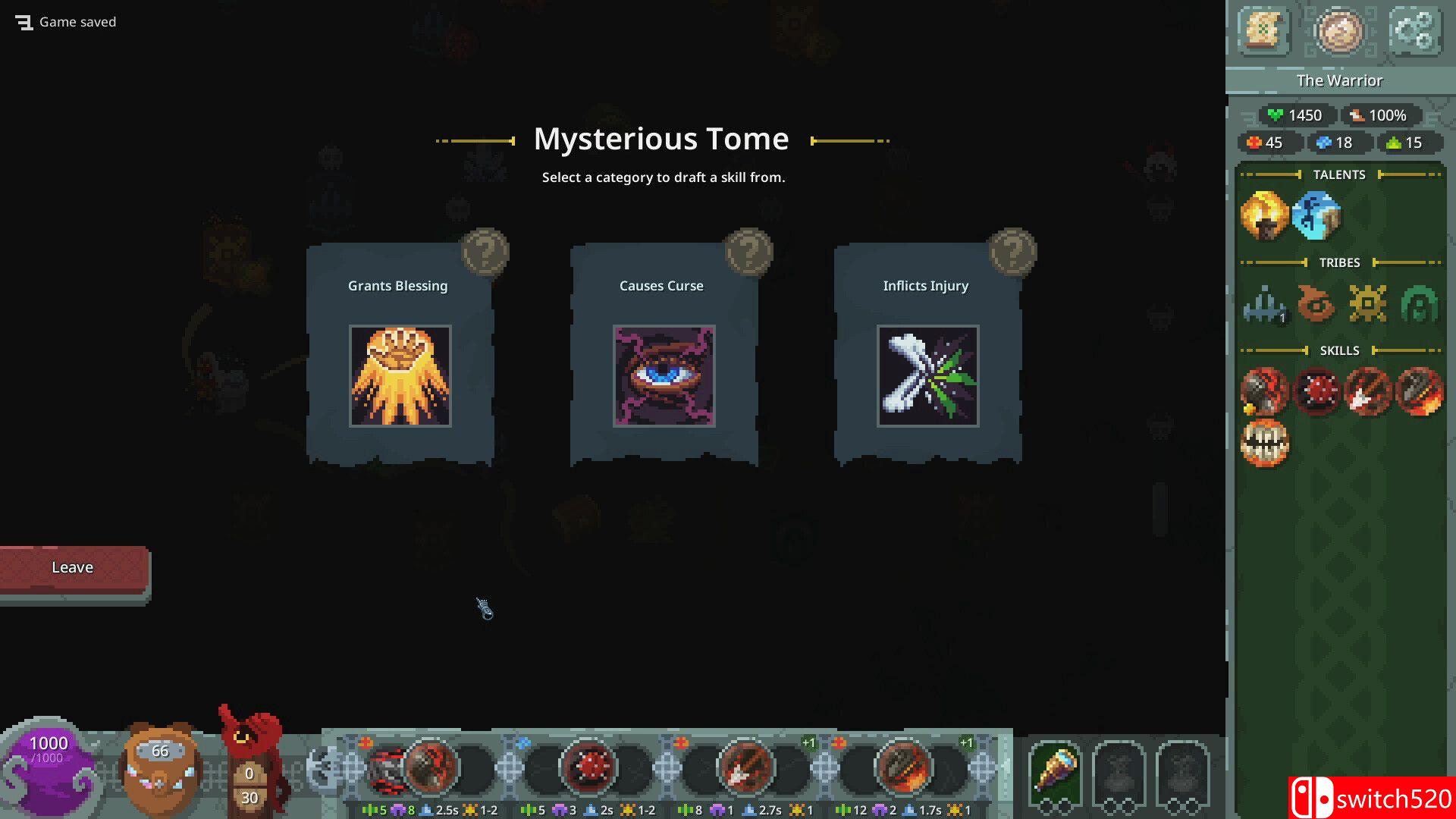Leave the Mysterious Tome event
1456x819 pixels.
73,568
